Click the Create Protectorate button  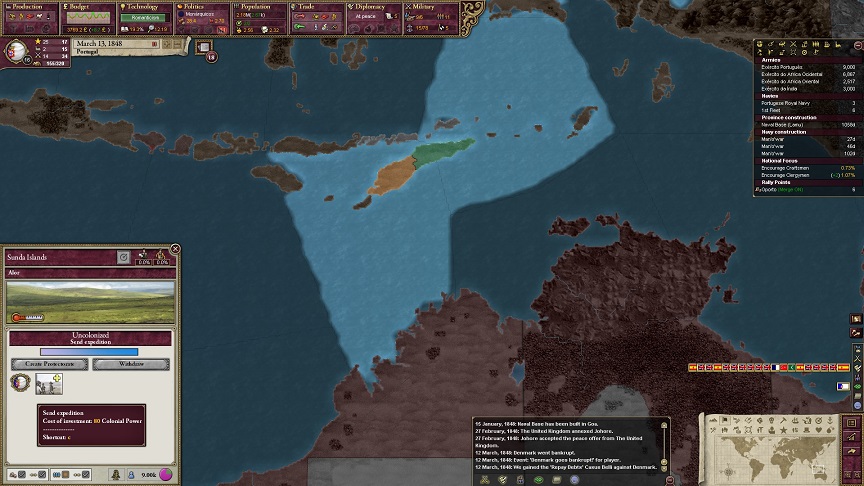pyautogui.click(x=49, y=364)
